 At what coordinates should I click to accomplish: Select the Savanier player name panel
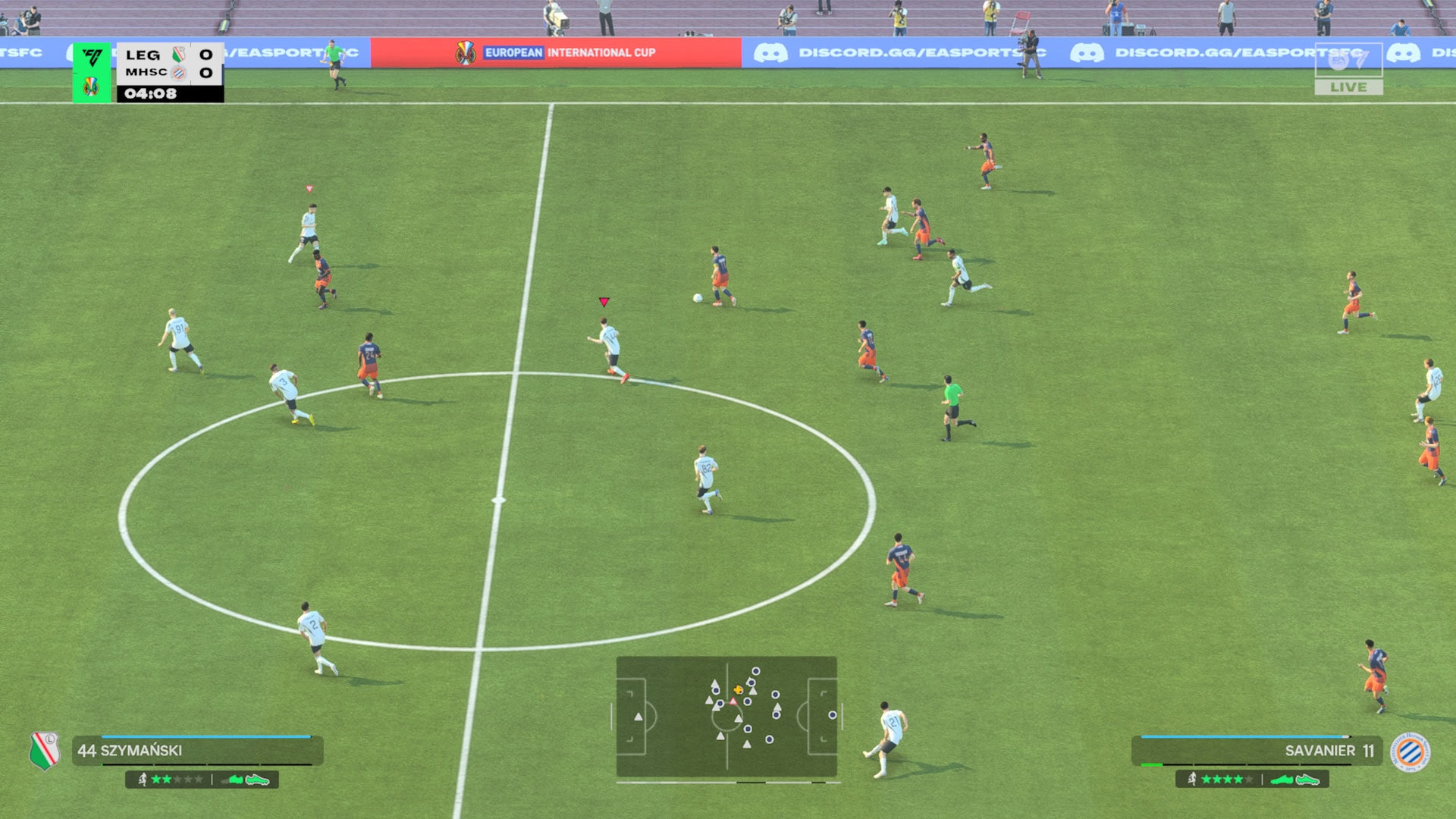pos(1257,751)
